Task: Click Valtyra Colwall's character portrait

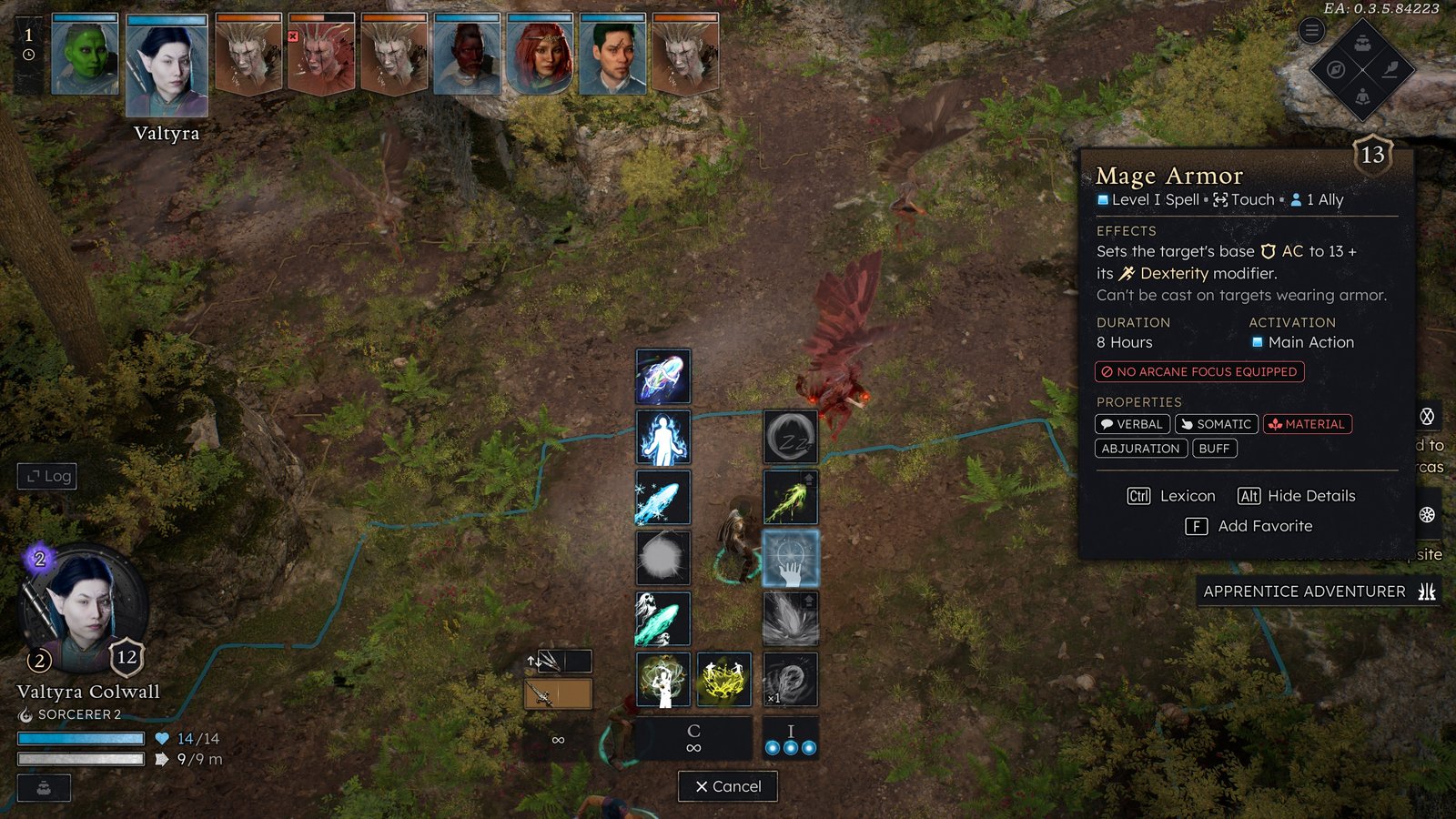Action: point(84,605)
